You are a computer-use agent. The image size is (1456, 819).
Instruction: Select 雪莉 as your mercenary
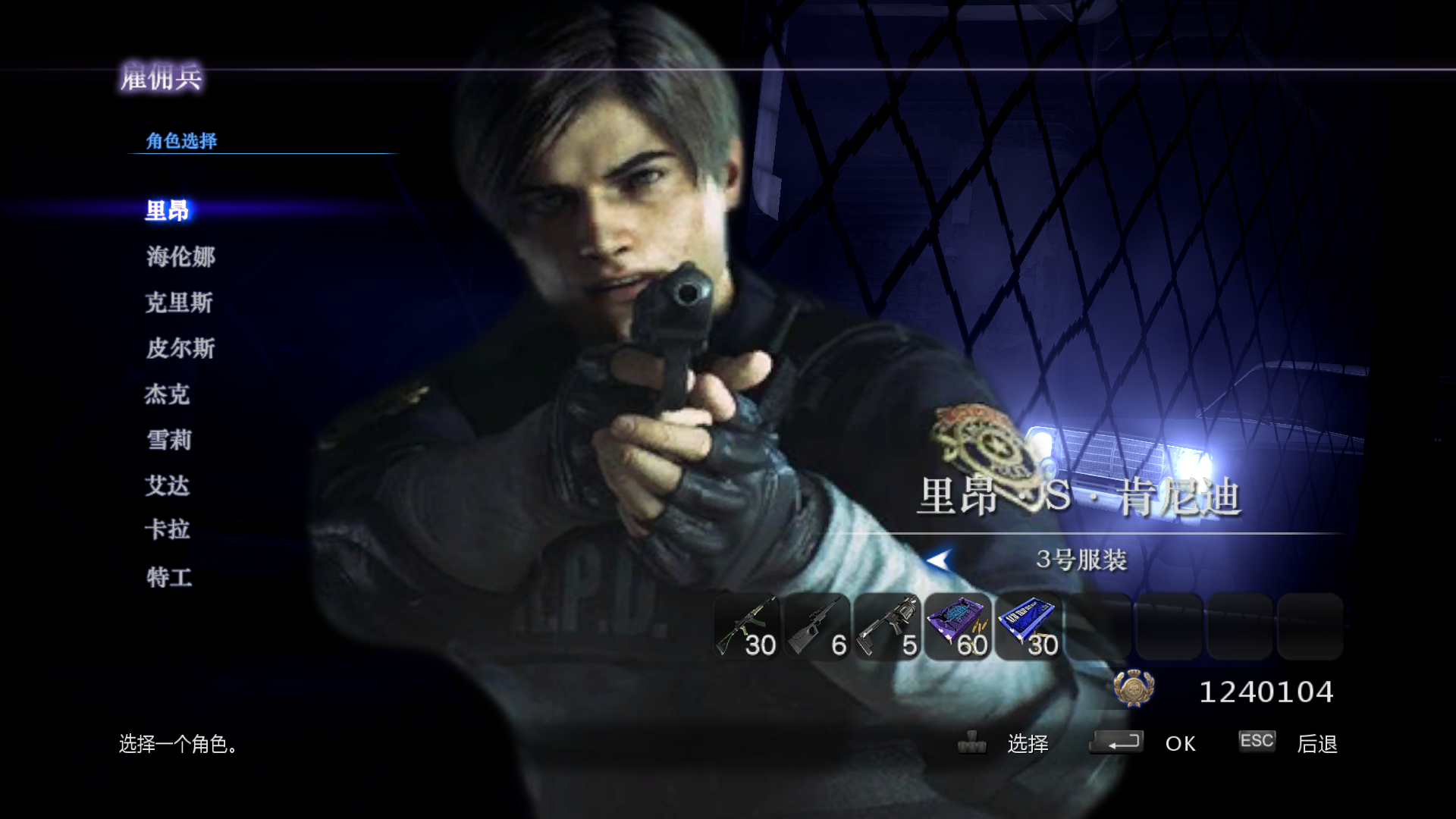pos(169,440)
